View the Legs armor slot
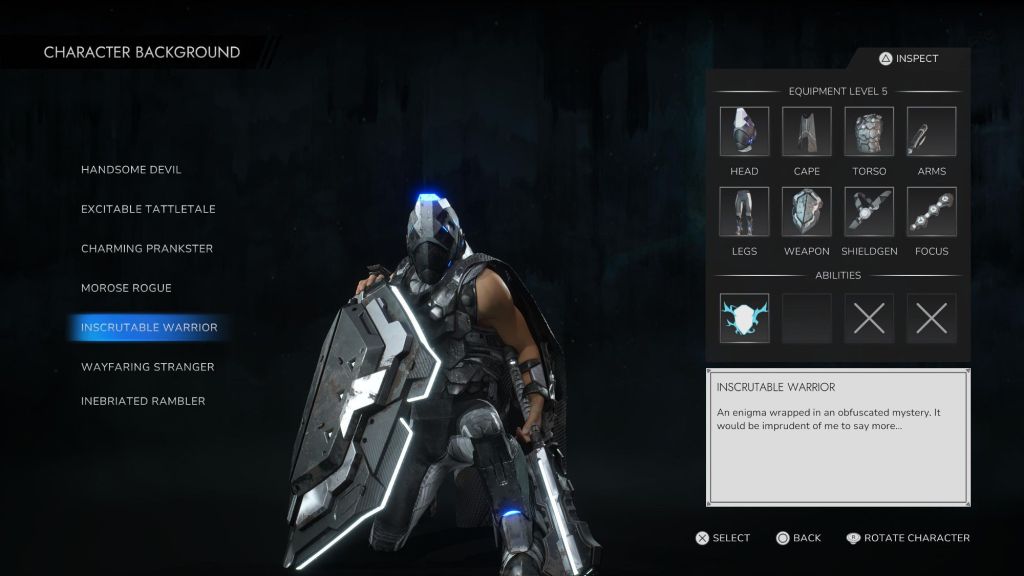This screenshot has height=576, width=1024. click(x=744, y=212)
